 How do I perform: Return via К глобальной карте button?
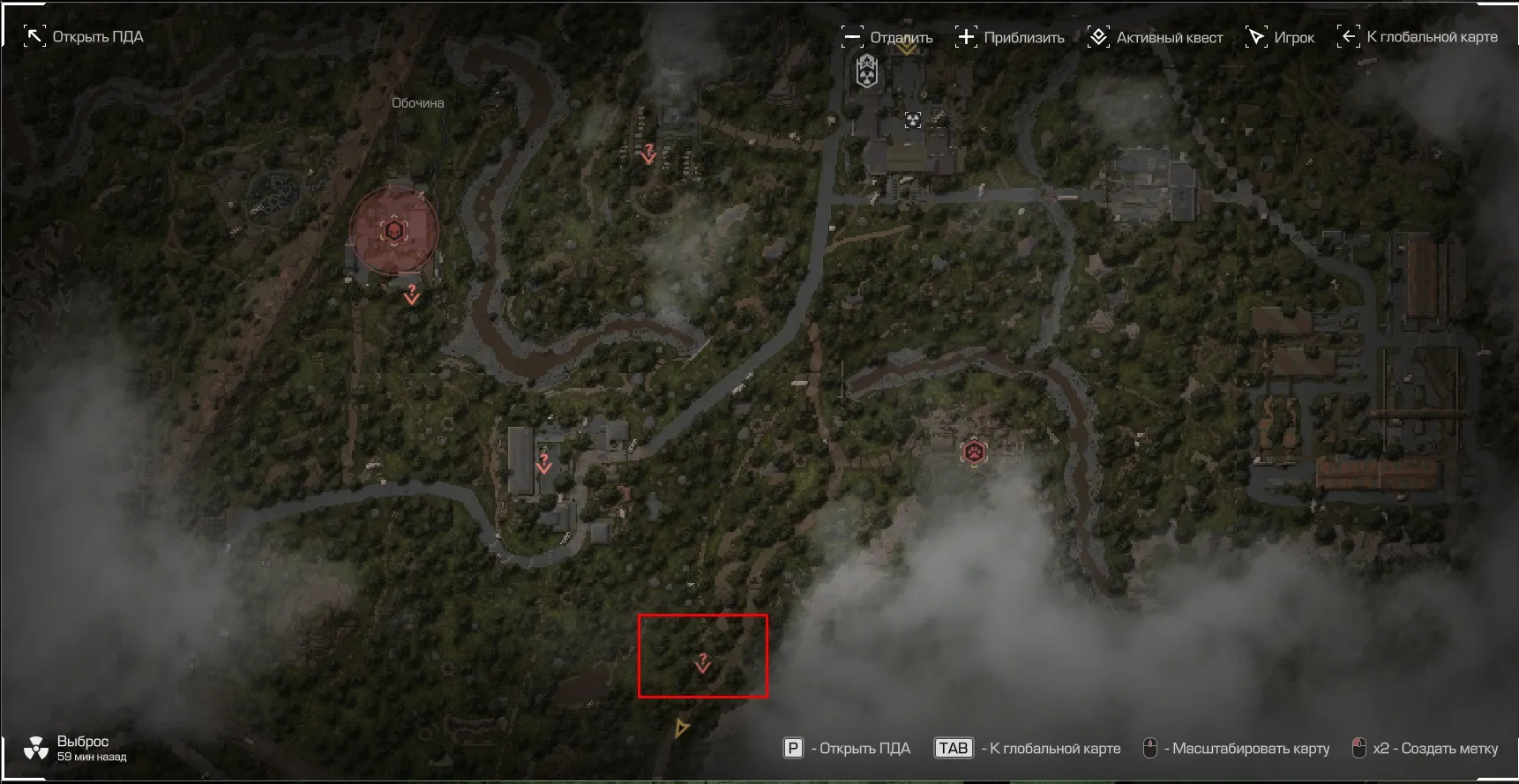click(x=1418, y=37)
